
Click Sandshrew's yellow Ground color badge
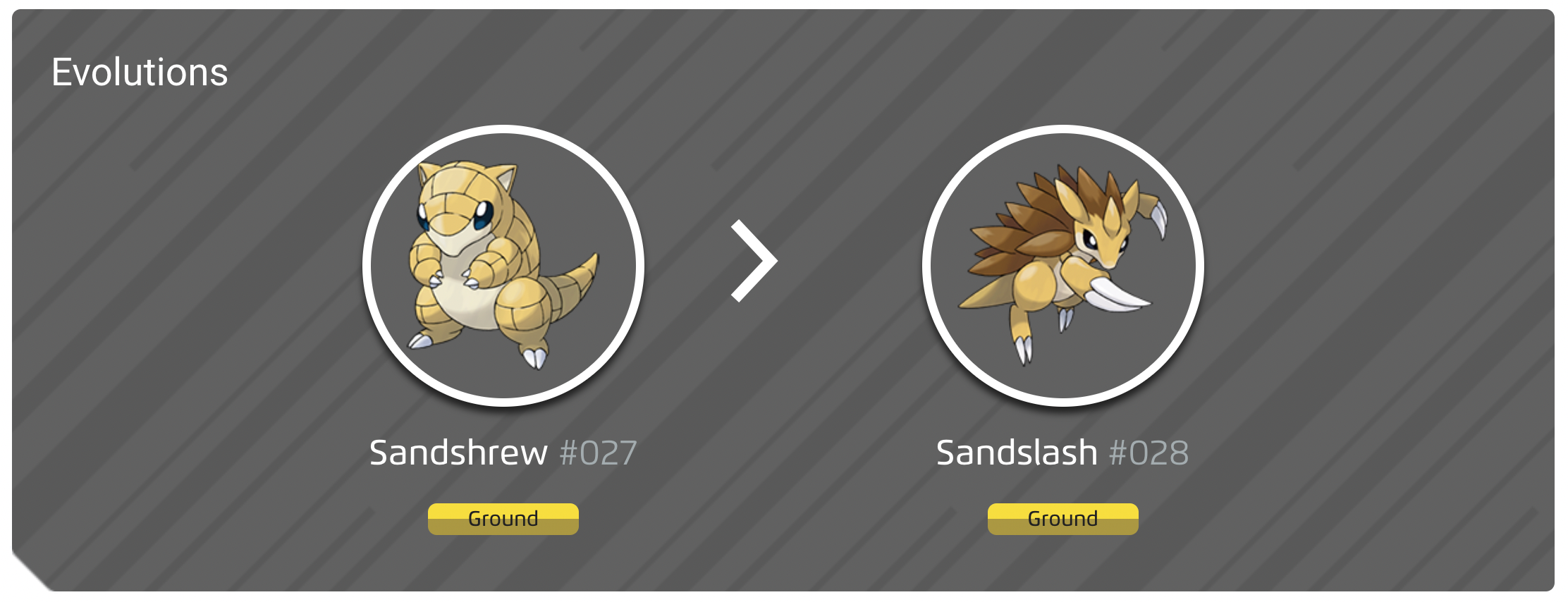click(503, 519)
